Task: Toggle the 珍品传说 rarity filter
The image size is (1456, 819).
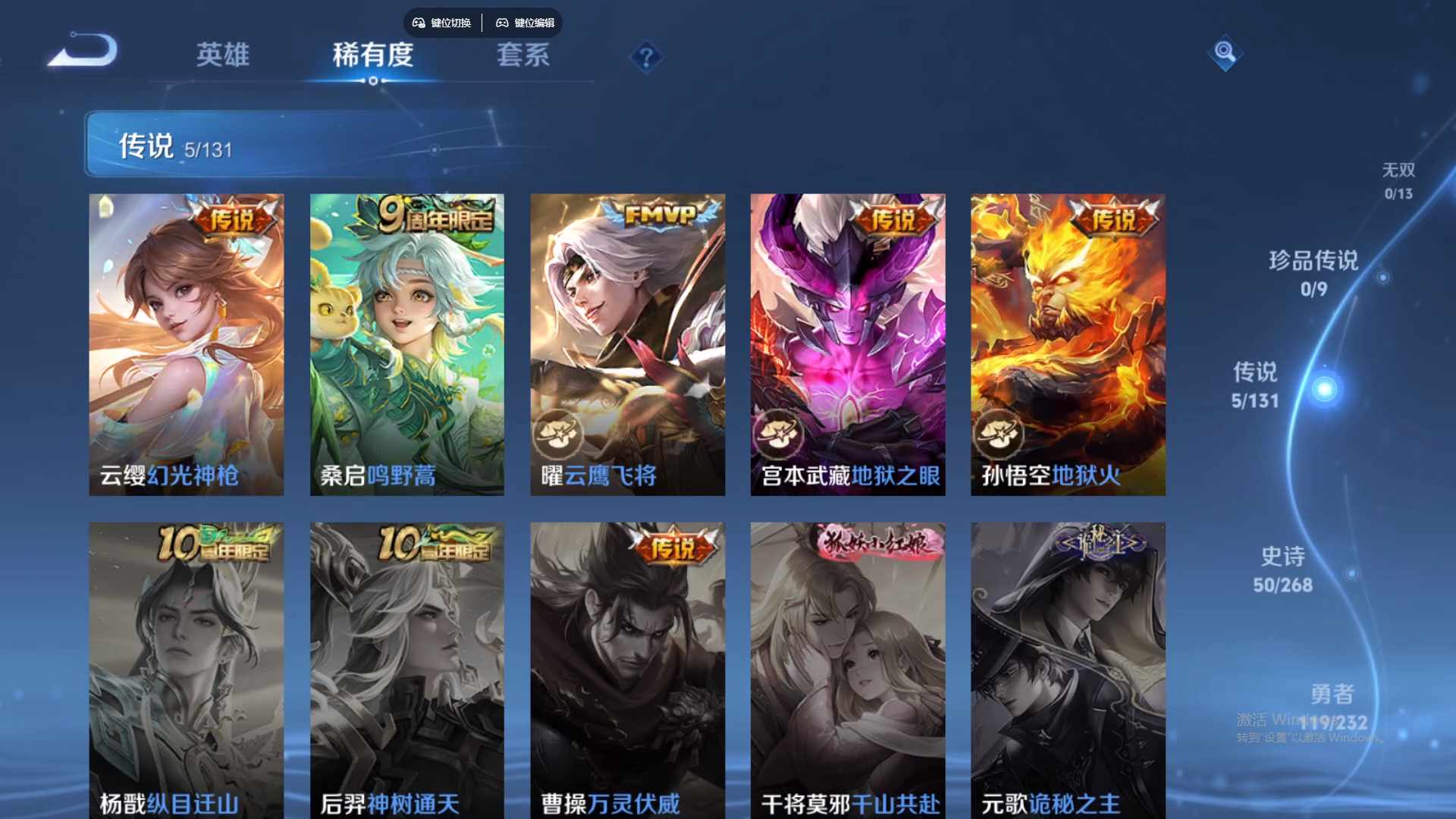Action: click(1312, 273)
